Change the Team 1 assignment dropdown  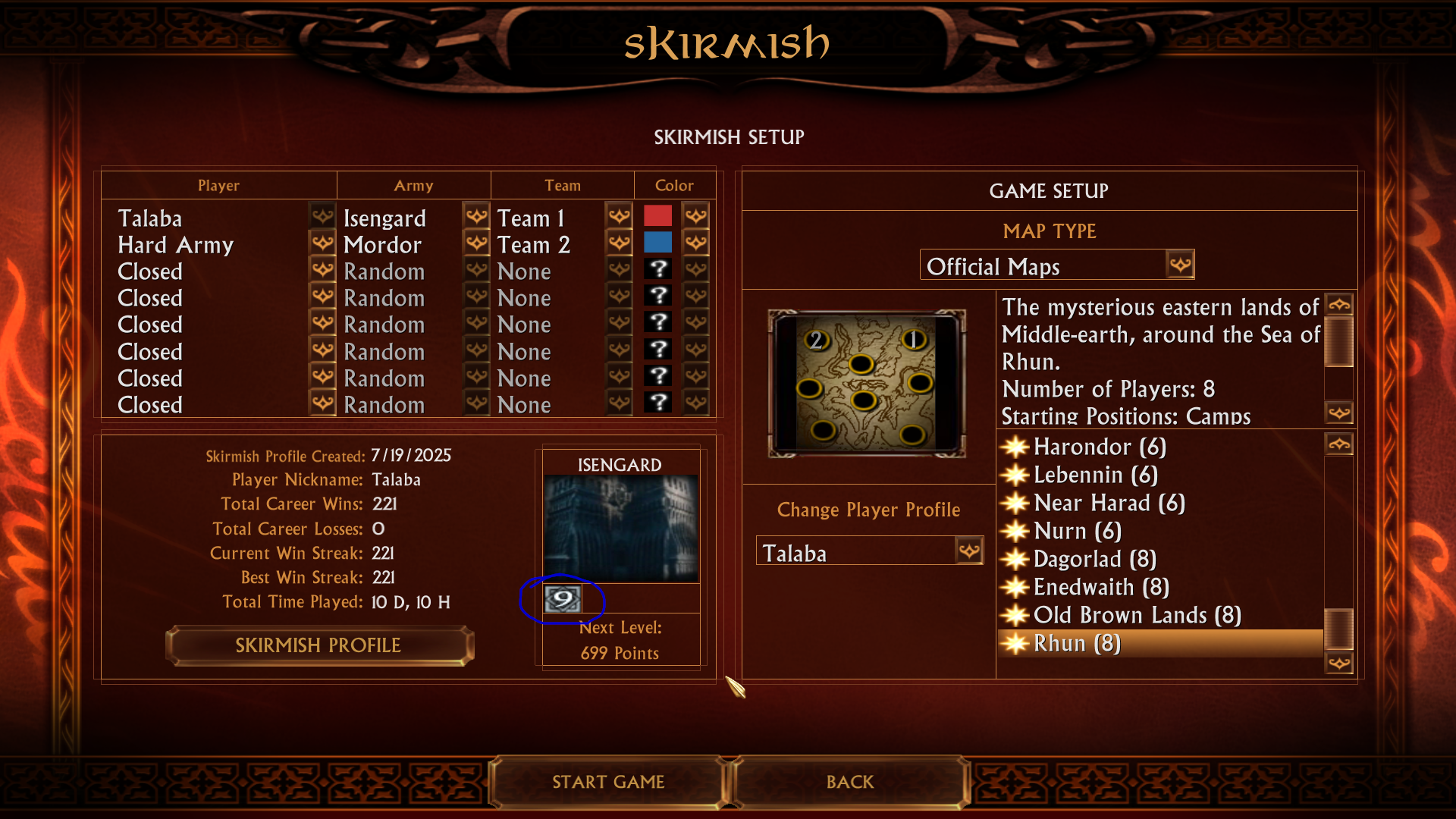620,217
